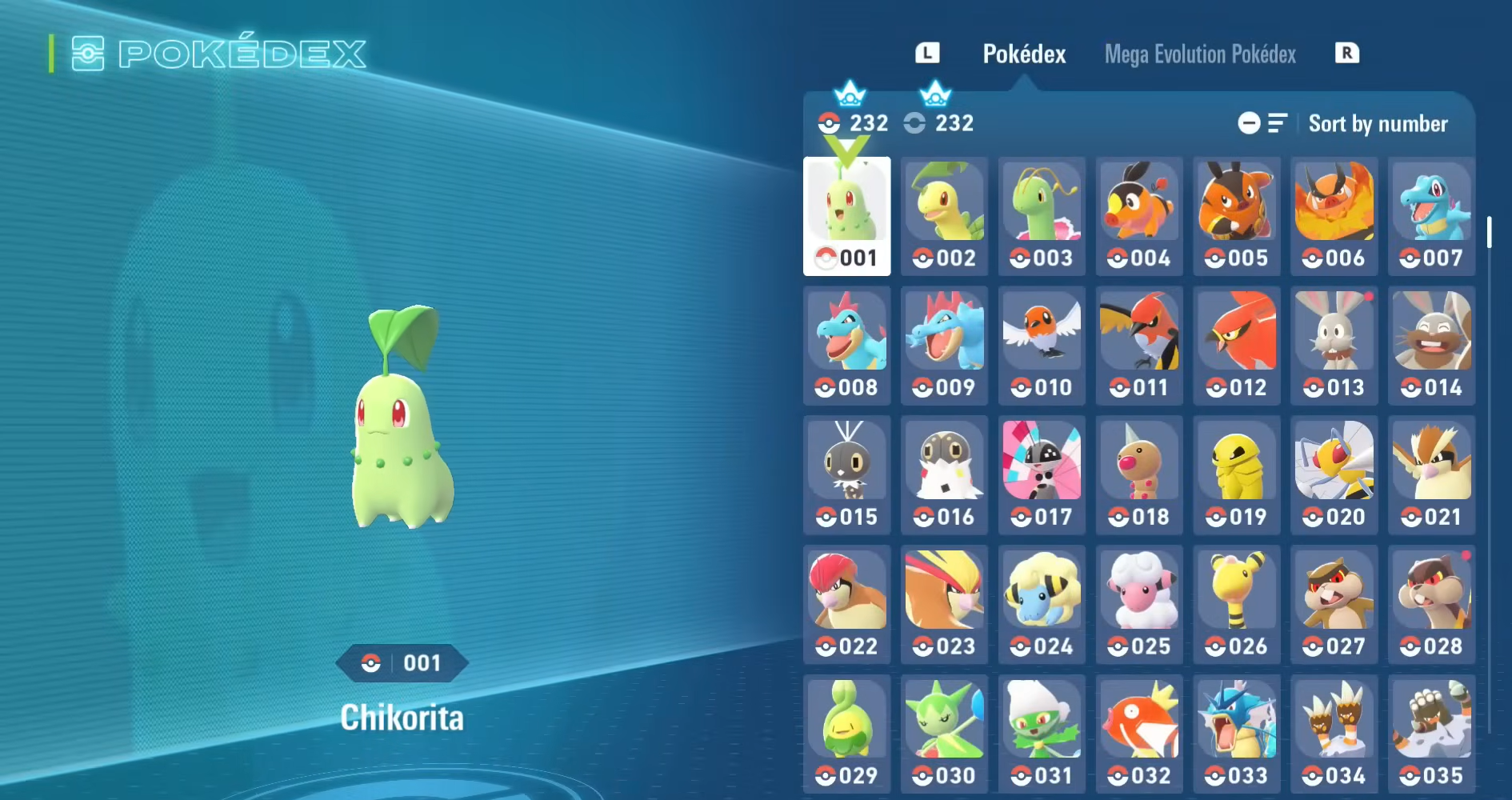Choose Bunnelby entry 013
The width and height of the screenshot is (1512, 800).
[x=1334, y=346]
